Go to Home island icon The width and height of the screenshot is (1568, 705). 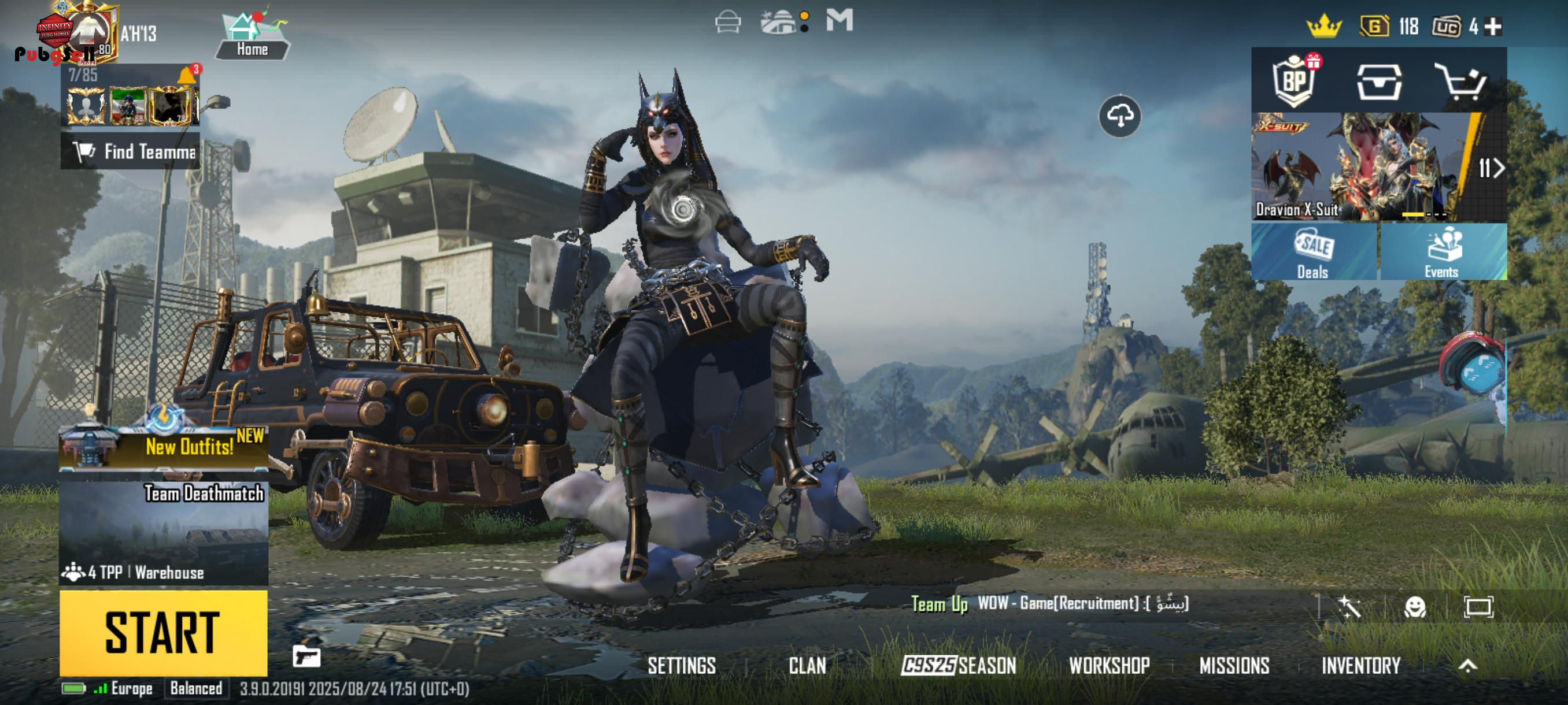(x=252, y=35)
